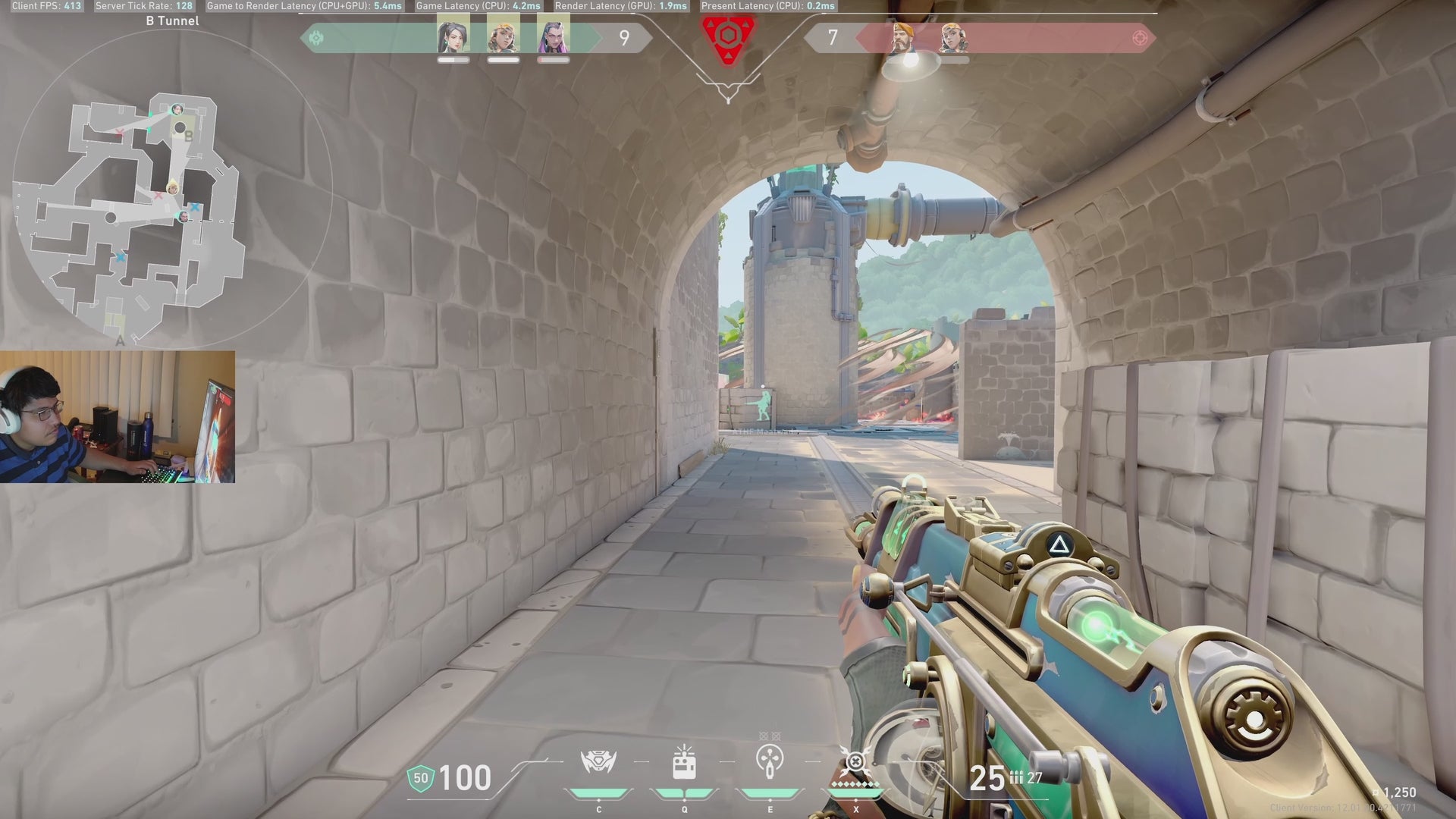Screen dimensions: 1456x819
Task: Click the team score showing 9
Action: (625, 38)
